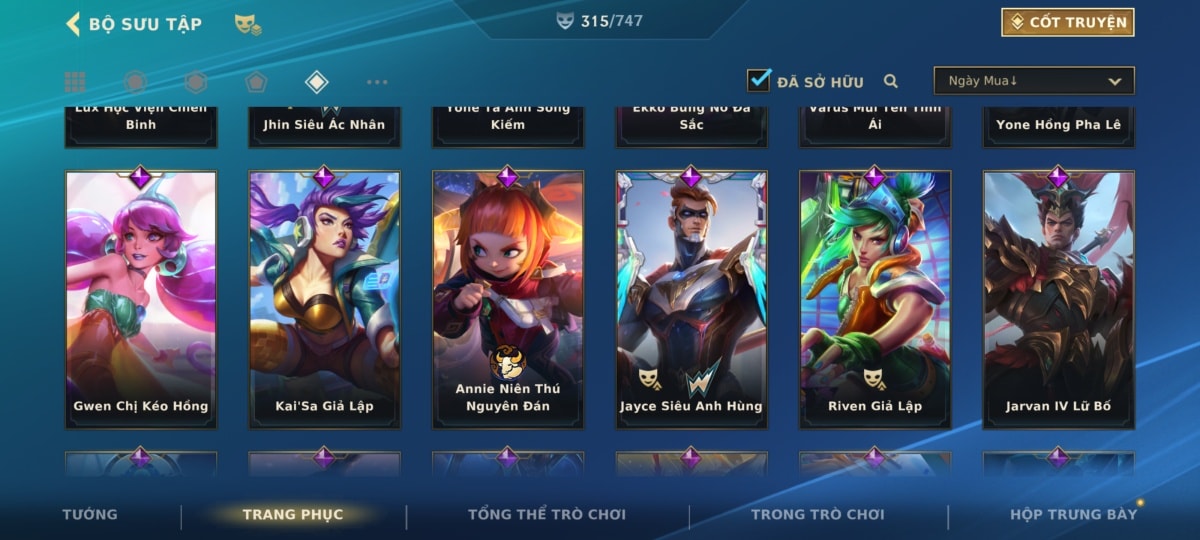
Task: Pick the Riven Giả Lập skin card
Action: 875,299
